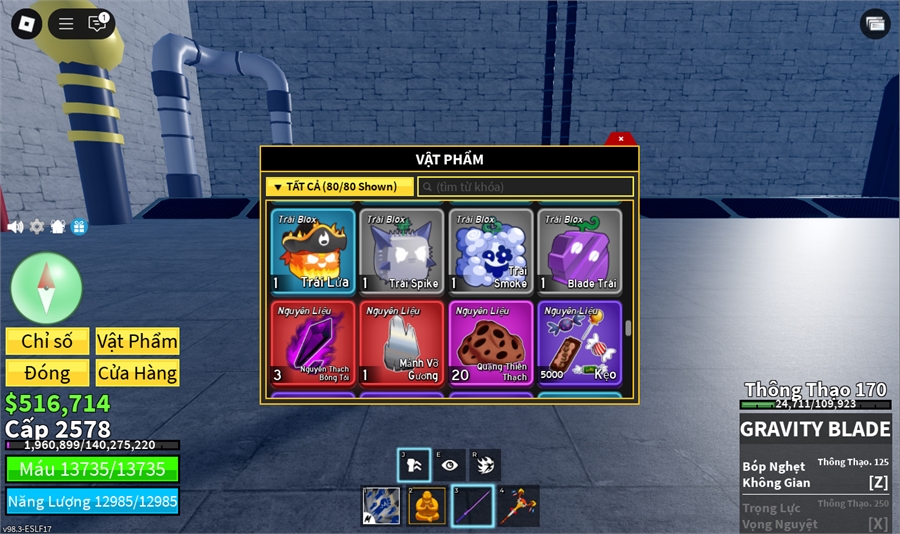This screenshot has height=534, width=900.
Task: Open the Cửa Hàng shop
Action: (137, 373)
